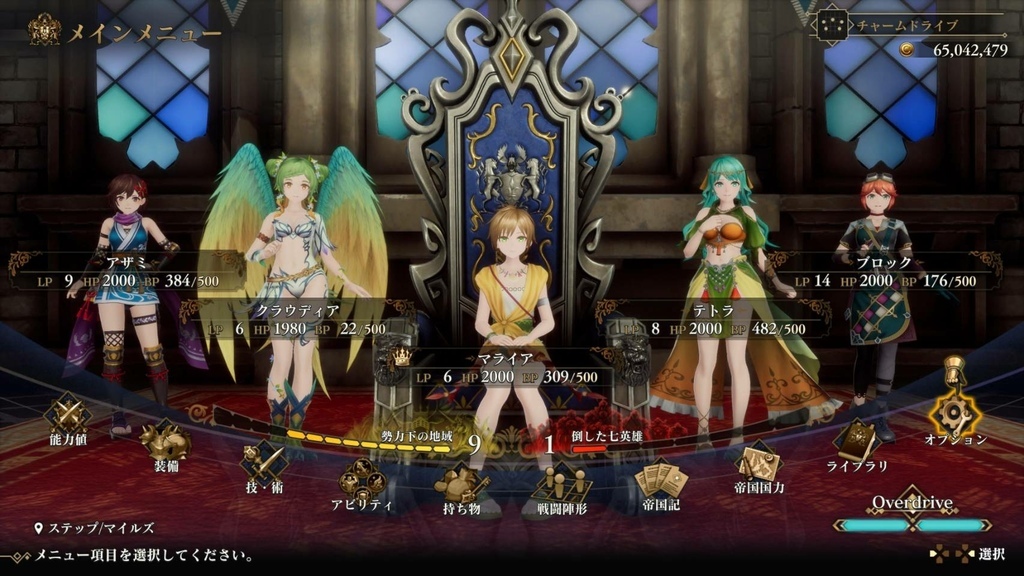
Task: Choose クラウディア's status panel
Action: pos(297,320)
